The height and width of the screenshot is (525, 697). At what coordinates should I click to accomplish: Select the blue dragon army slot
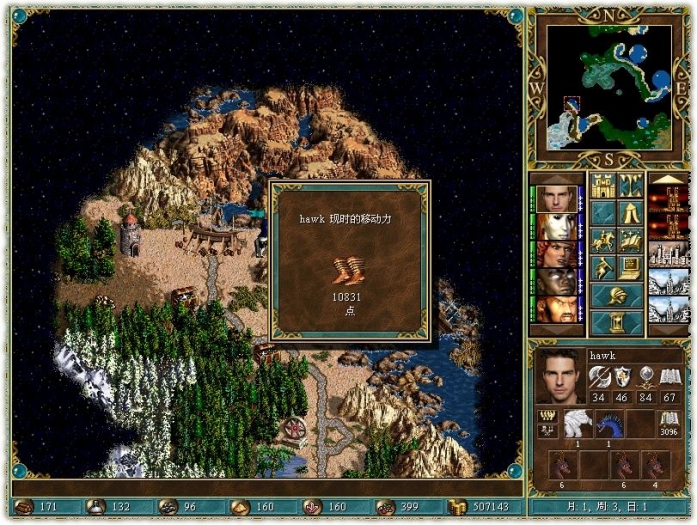[x=611, y=423]
